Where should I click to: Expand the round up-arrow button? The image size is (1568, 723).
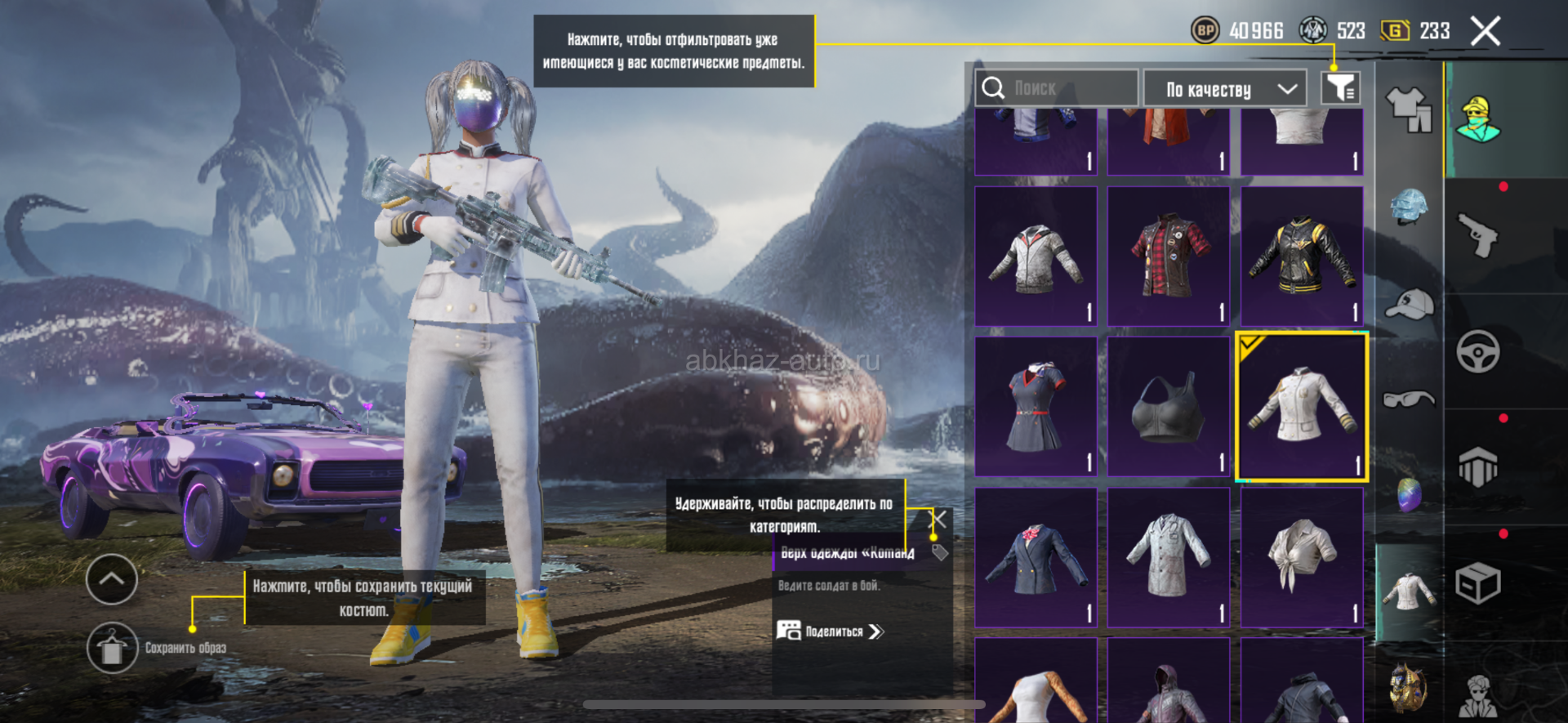click(x=112, y=579)
